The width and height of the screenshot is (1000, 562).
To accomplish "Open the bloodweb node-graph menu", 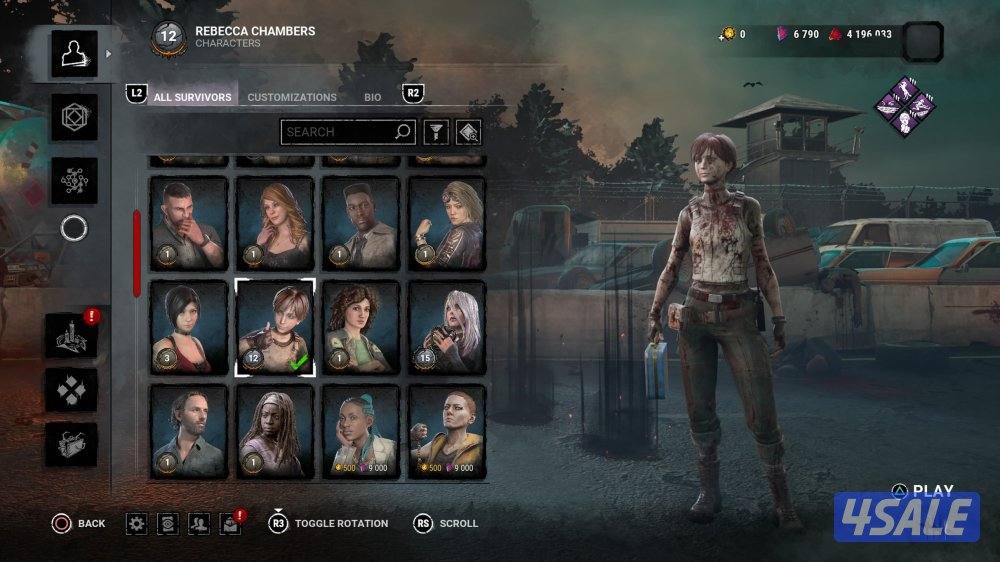I will point(75,181).
